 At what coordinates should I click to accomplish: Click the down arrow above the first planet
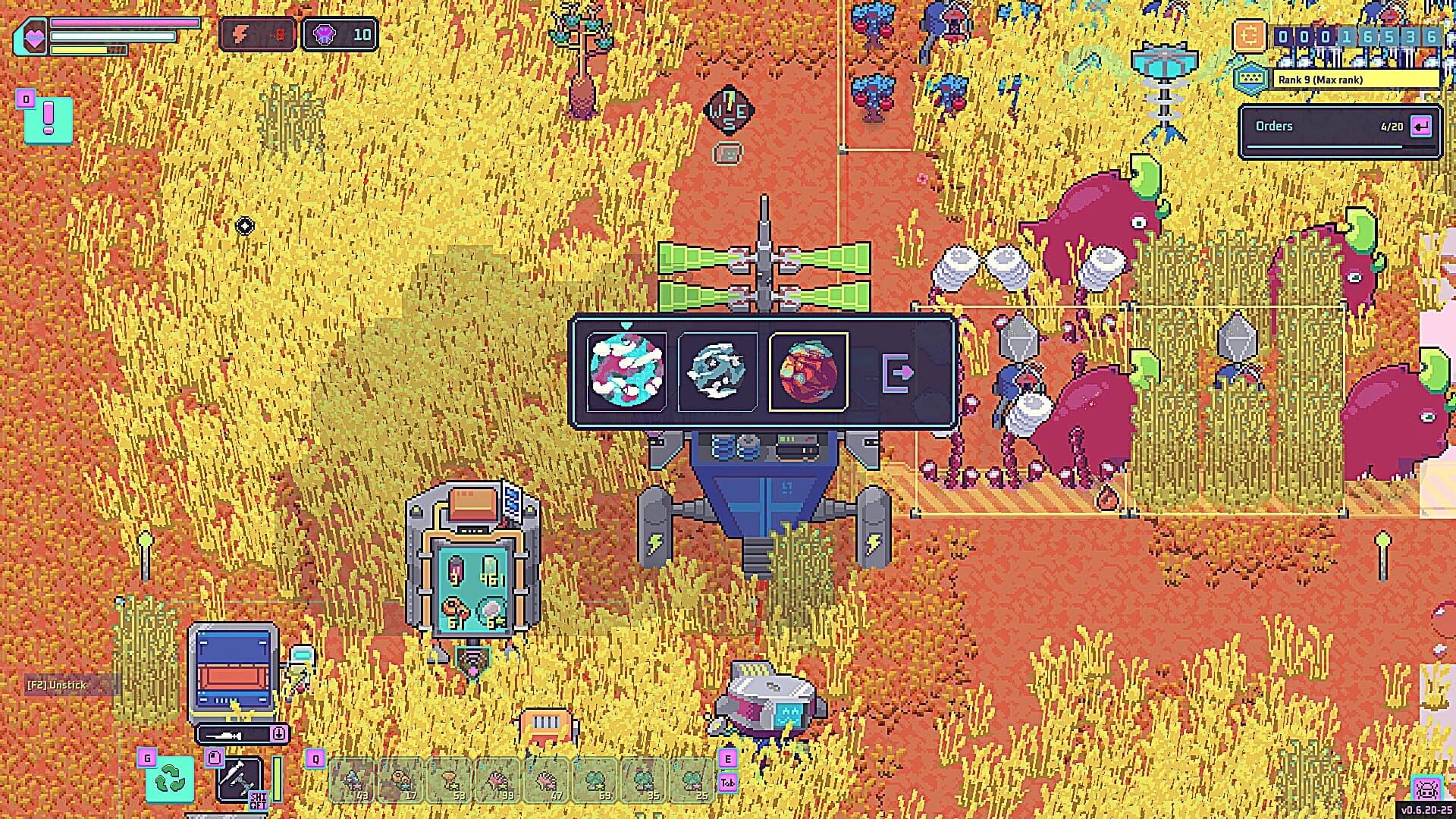626,324
